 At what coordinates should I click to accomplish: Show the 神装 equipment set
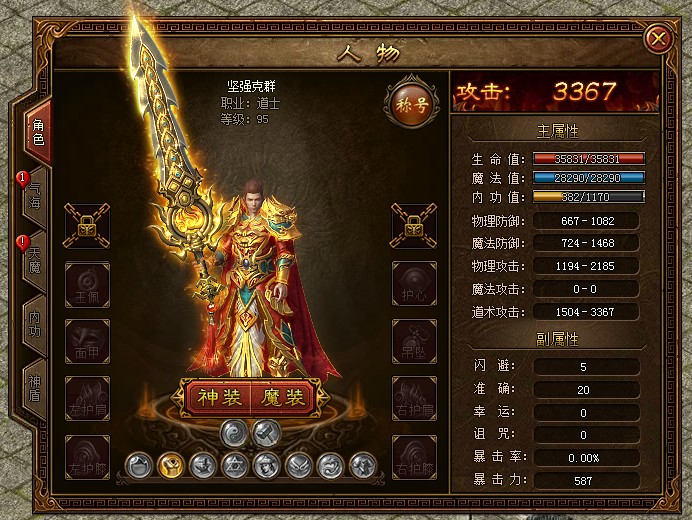pos(215,397)
